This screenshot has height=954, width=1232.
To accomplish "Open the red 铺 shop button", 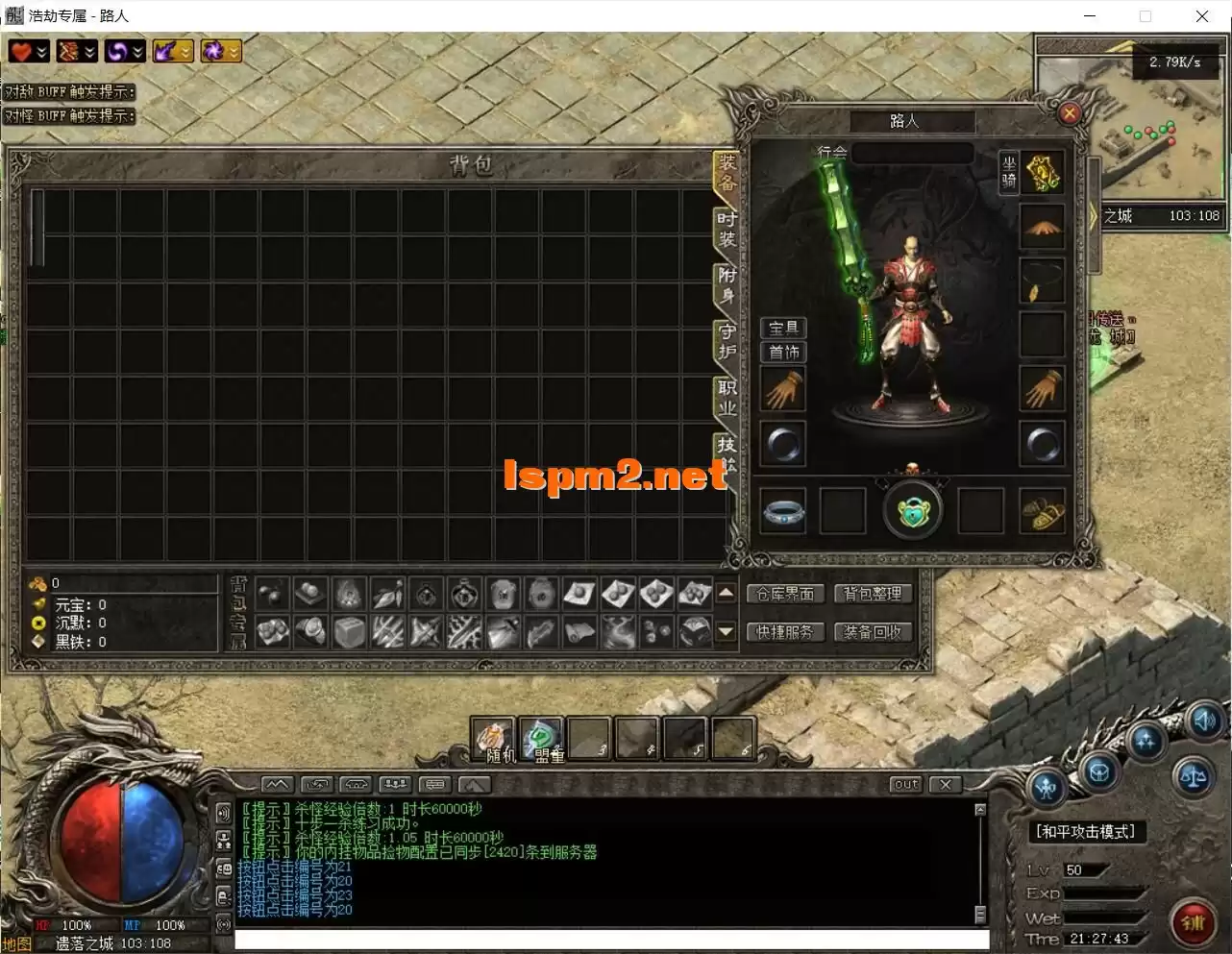I will tap(1193, 923).
